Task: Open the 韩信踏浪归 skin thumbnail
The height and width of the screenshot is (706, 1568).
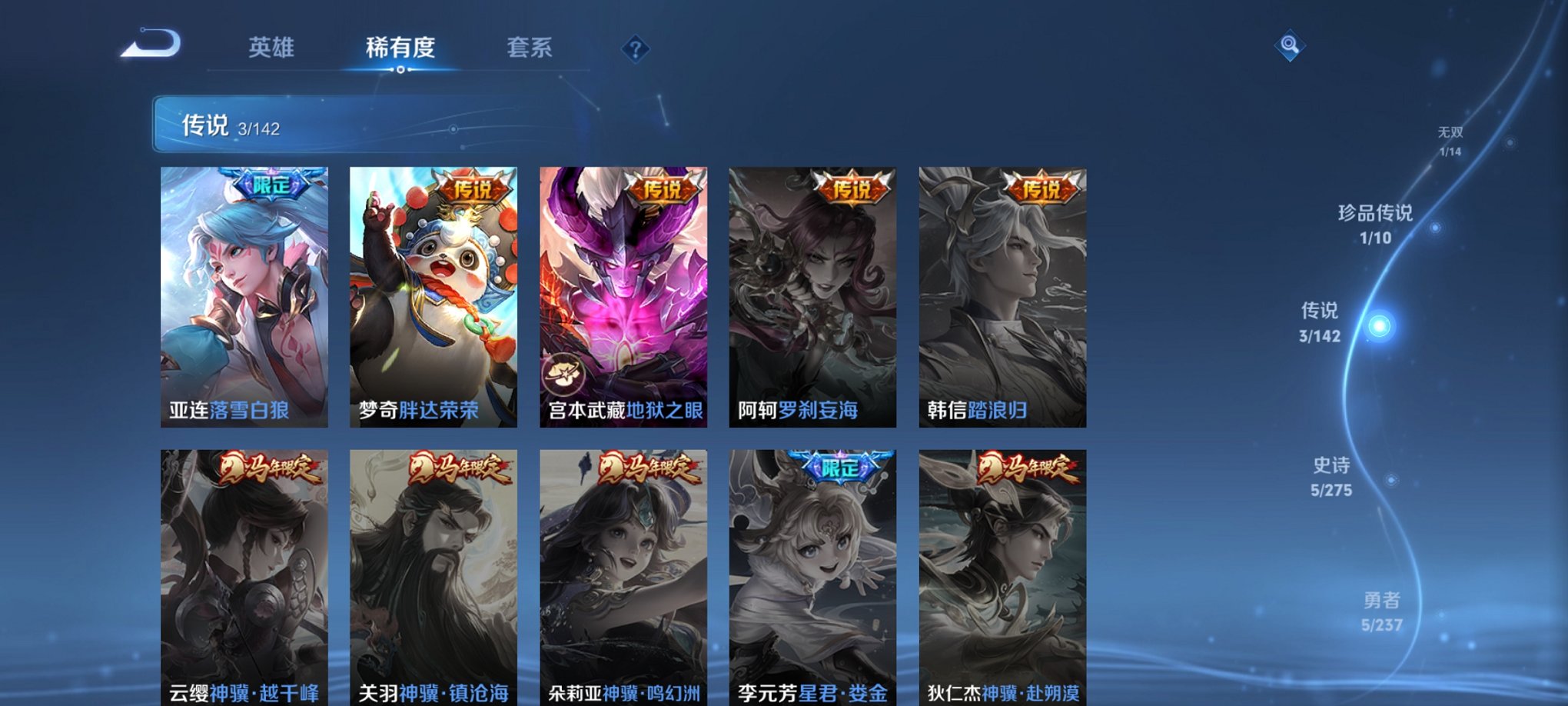Action: (x=1001, y=296)
